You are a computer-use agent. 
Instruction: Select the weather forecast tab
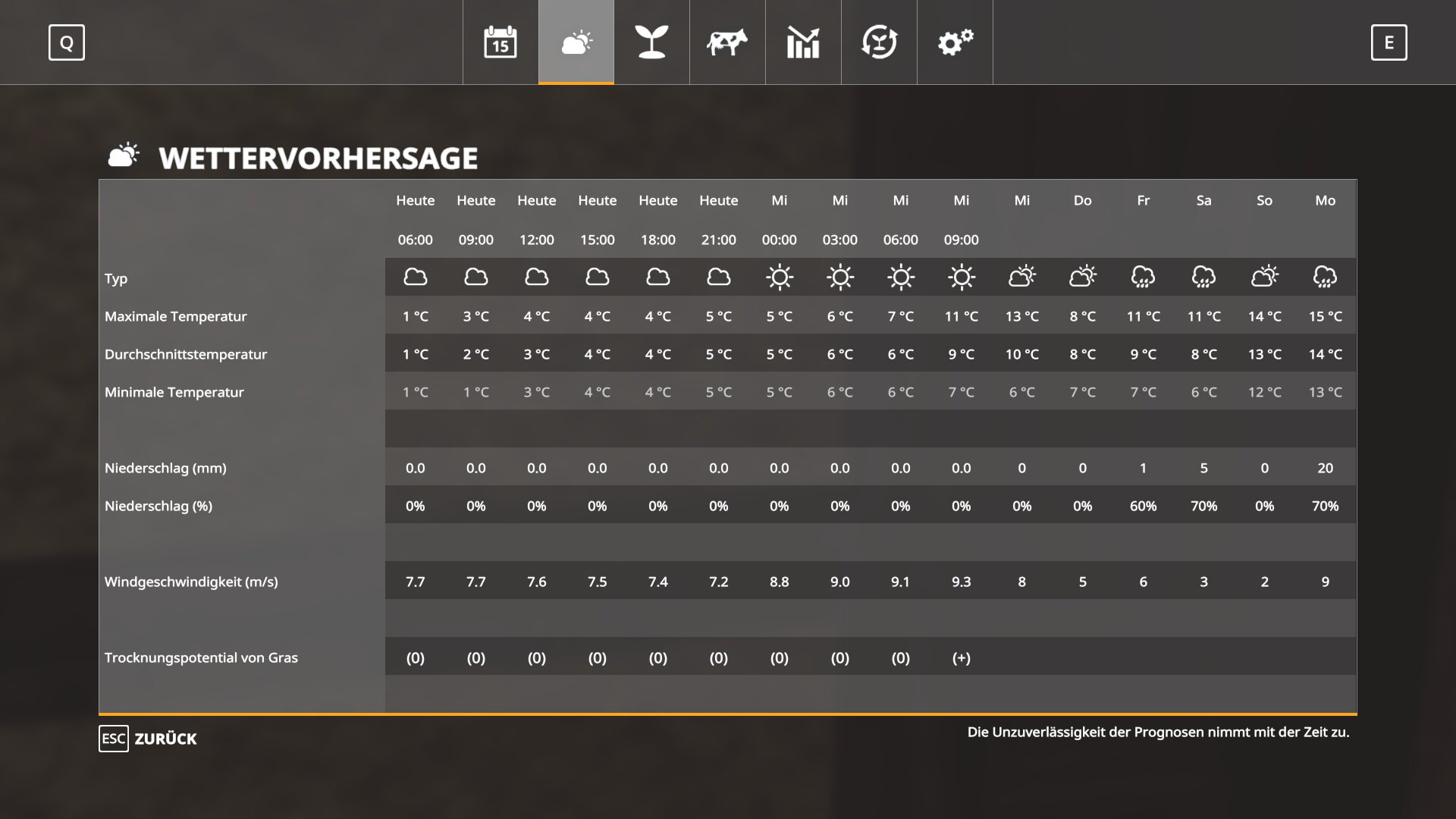pyautogui.click(x=576, y=42)
